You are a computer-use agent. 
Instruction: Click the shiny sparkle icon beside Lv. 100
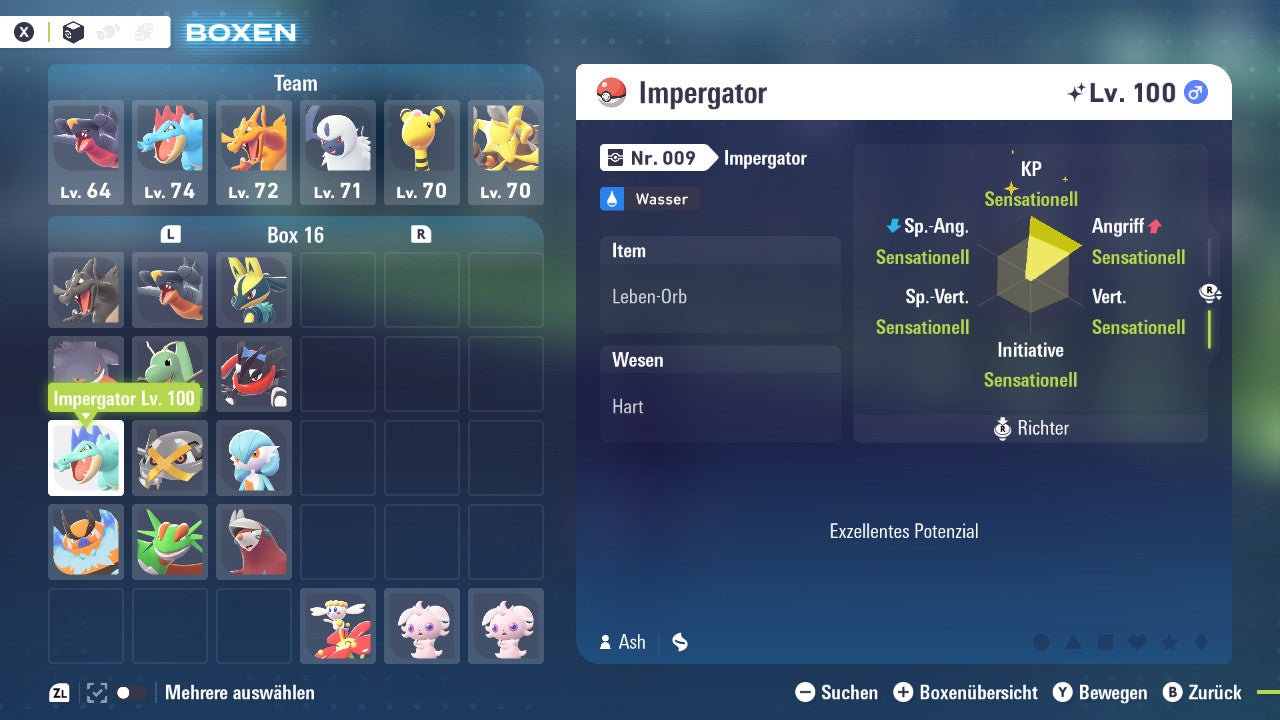[1077, 92]
